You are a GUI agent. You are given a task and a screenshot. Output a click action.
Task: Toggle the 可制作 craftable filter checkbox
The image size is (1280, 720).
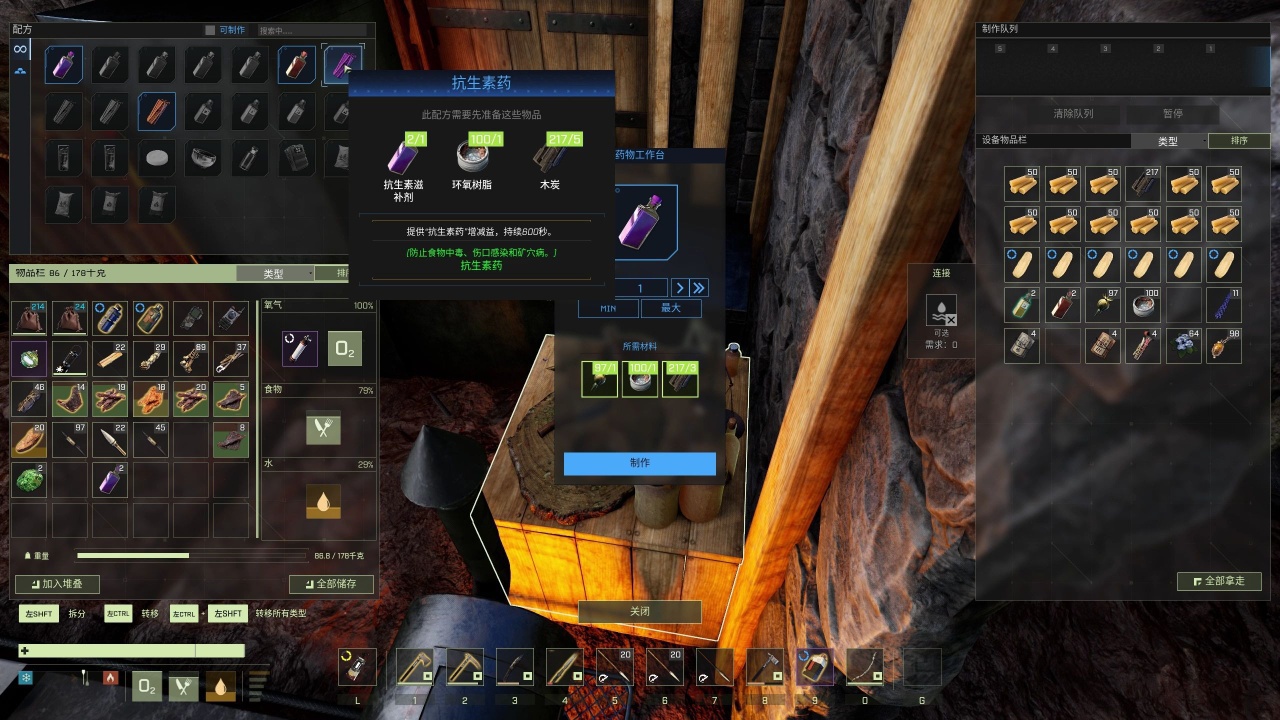click(210, 30)
